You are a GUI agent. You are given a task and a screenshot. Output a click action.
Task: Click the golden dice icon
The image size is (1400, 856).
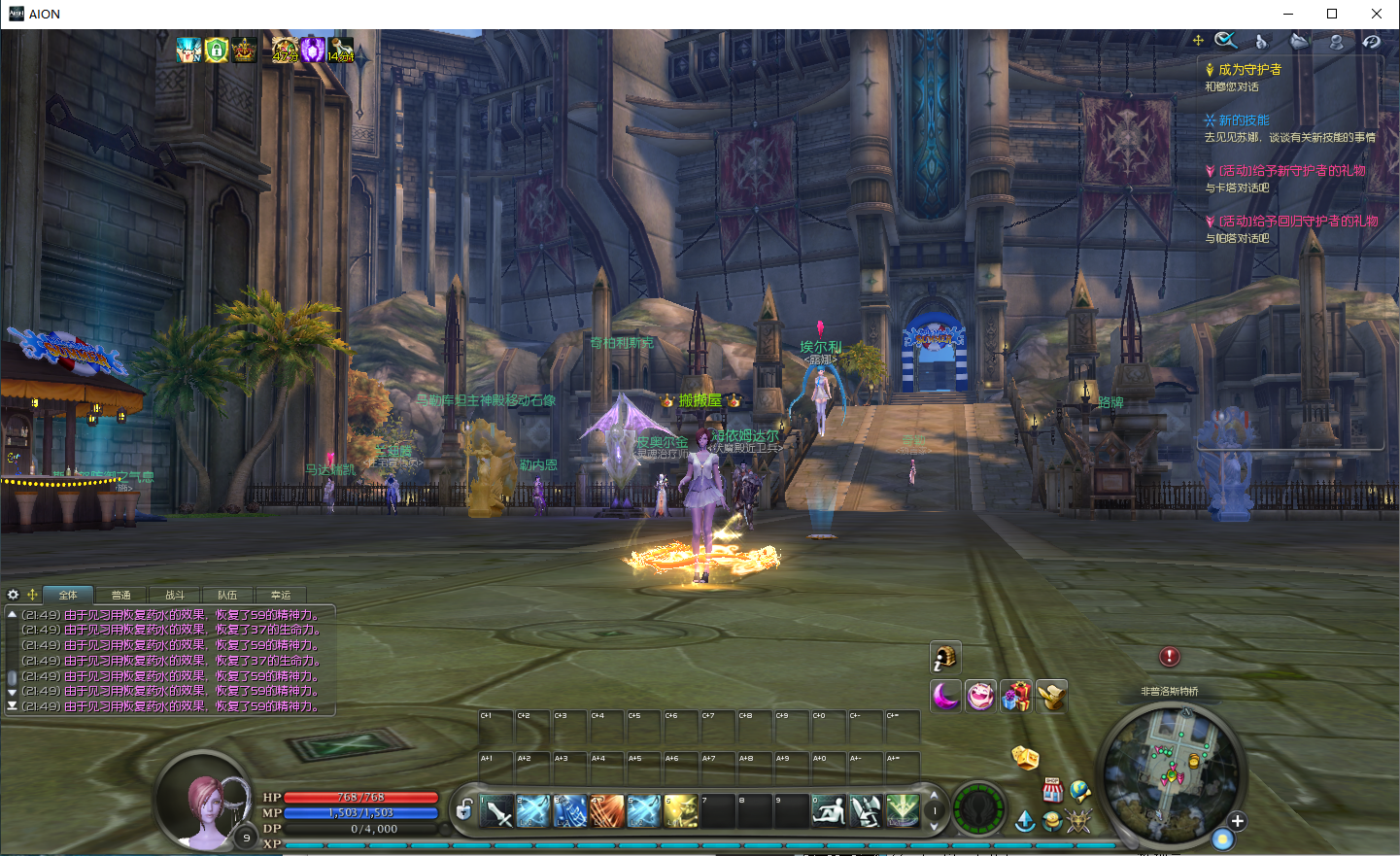[1025, 757]
